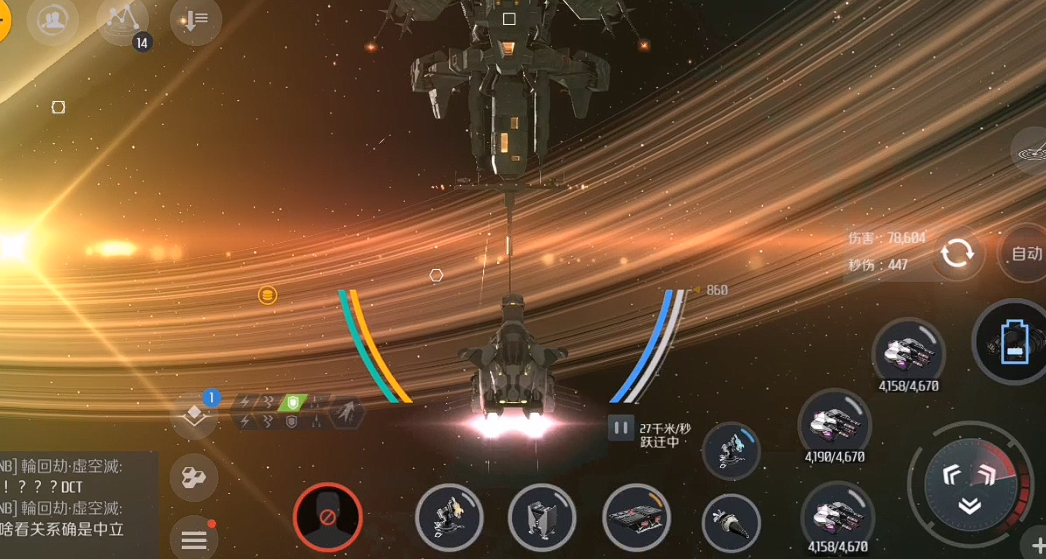Tap the ship speed control dial

tap(969, 486)
